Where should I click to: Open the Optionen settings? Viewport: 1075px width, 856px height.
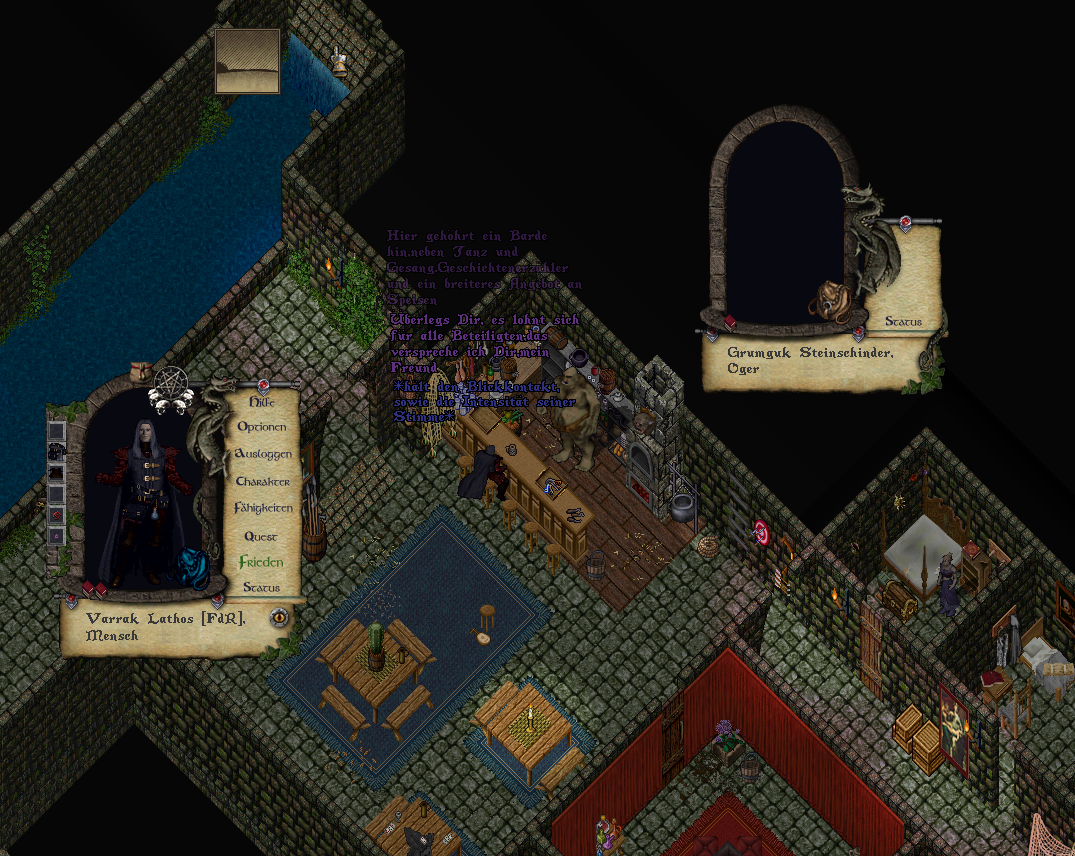click(x=261, y=427)
